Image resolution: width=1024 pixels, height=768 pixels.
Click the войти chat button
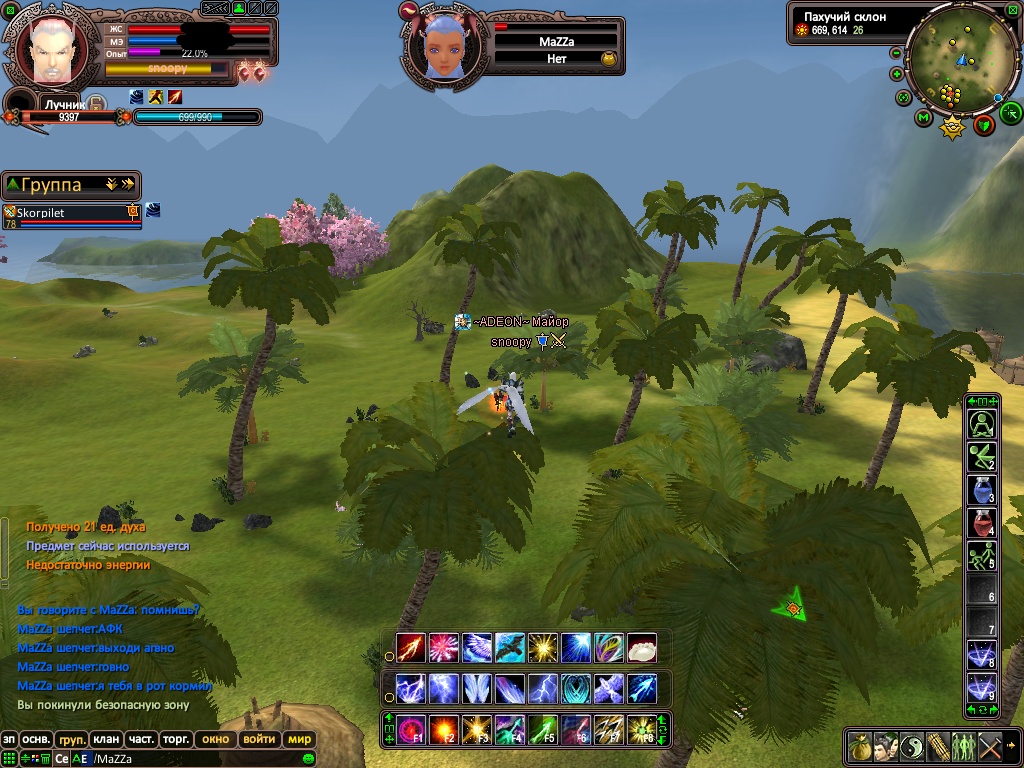coord(259,740)
